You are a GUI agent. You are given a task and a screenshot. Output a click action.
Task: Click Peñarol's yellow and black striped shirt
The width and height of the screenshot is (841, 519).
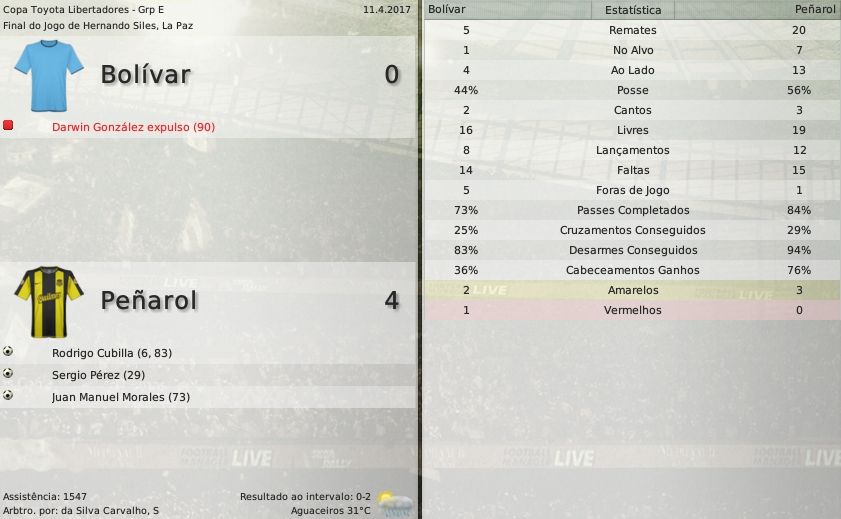point(49,296)
